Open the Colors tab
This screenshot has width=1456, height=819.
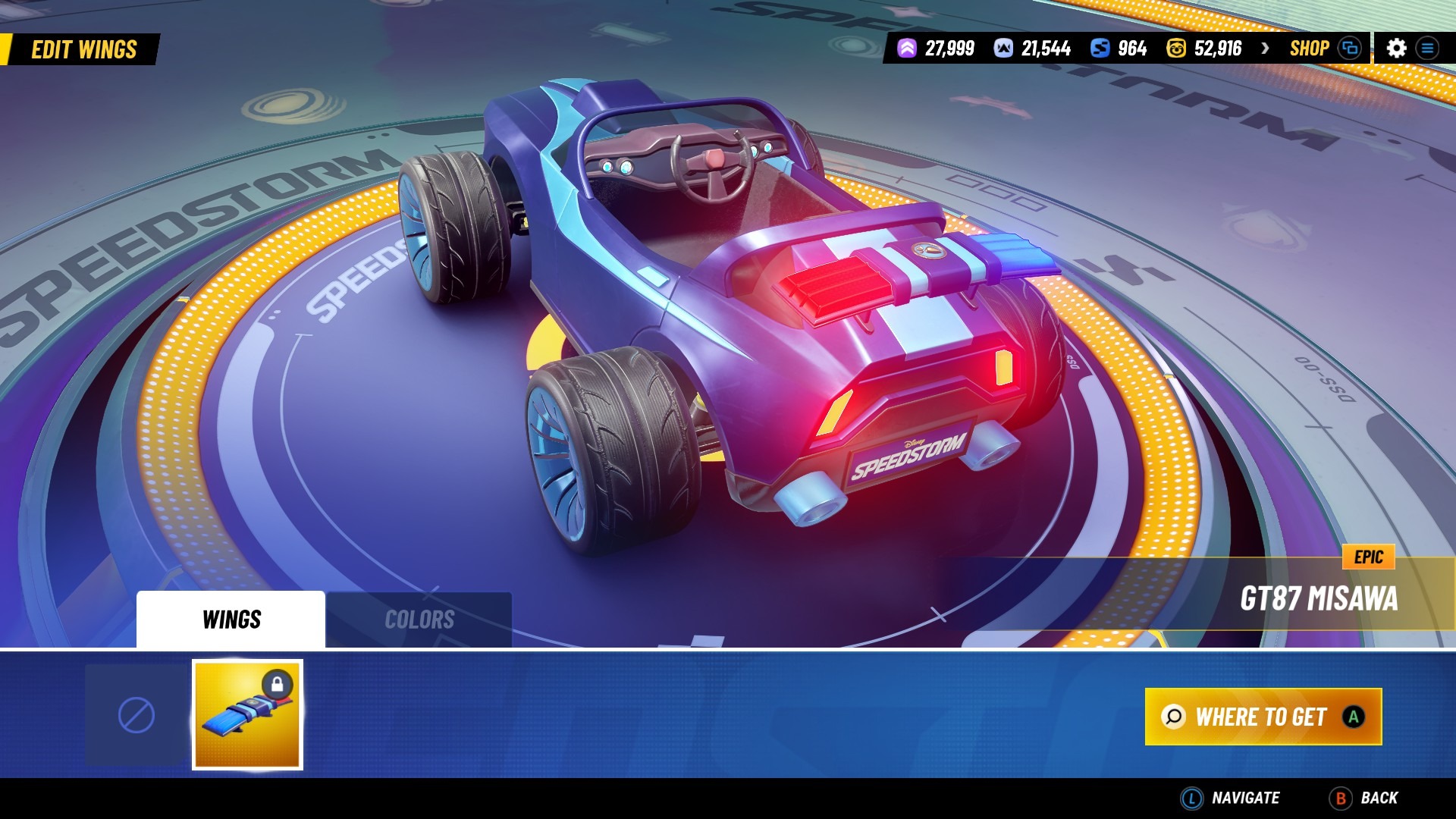419,620
